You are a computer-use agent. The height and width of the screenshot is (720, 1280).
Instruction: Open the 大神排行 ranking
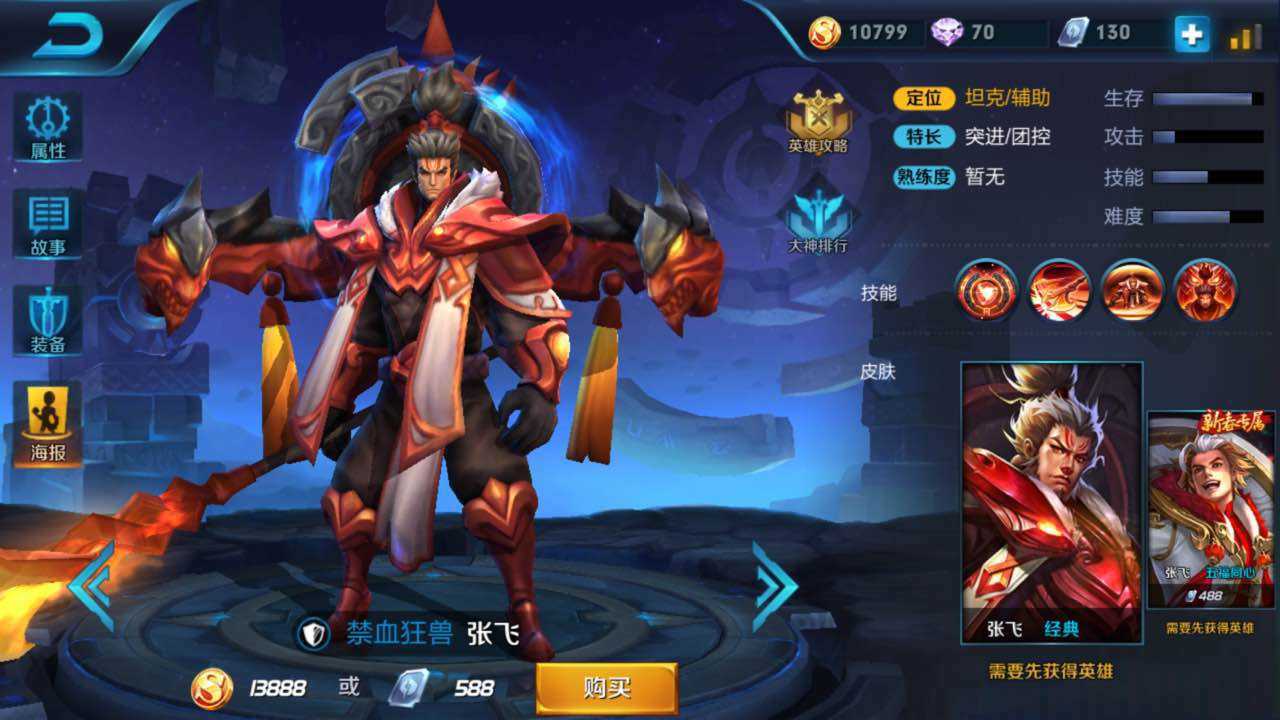[x=818, y=220]
